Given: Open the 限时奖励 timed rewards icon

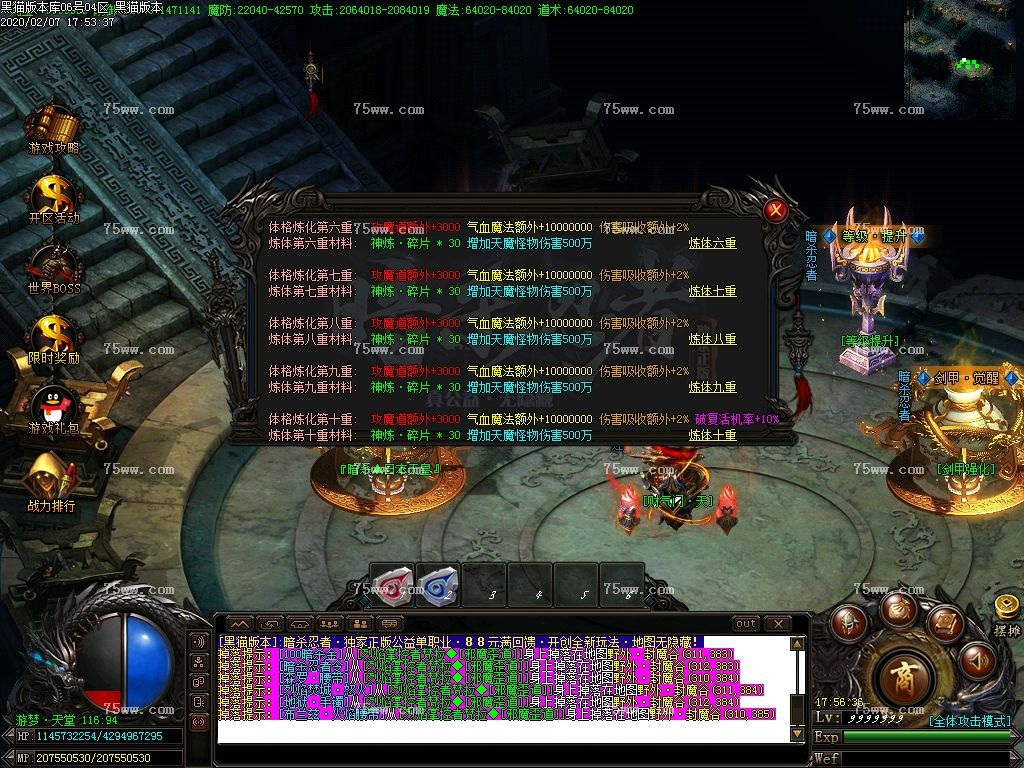Looking at the screenshot, I should click(x=52, y=336).
